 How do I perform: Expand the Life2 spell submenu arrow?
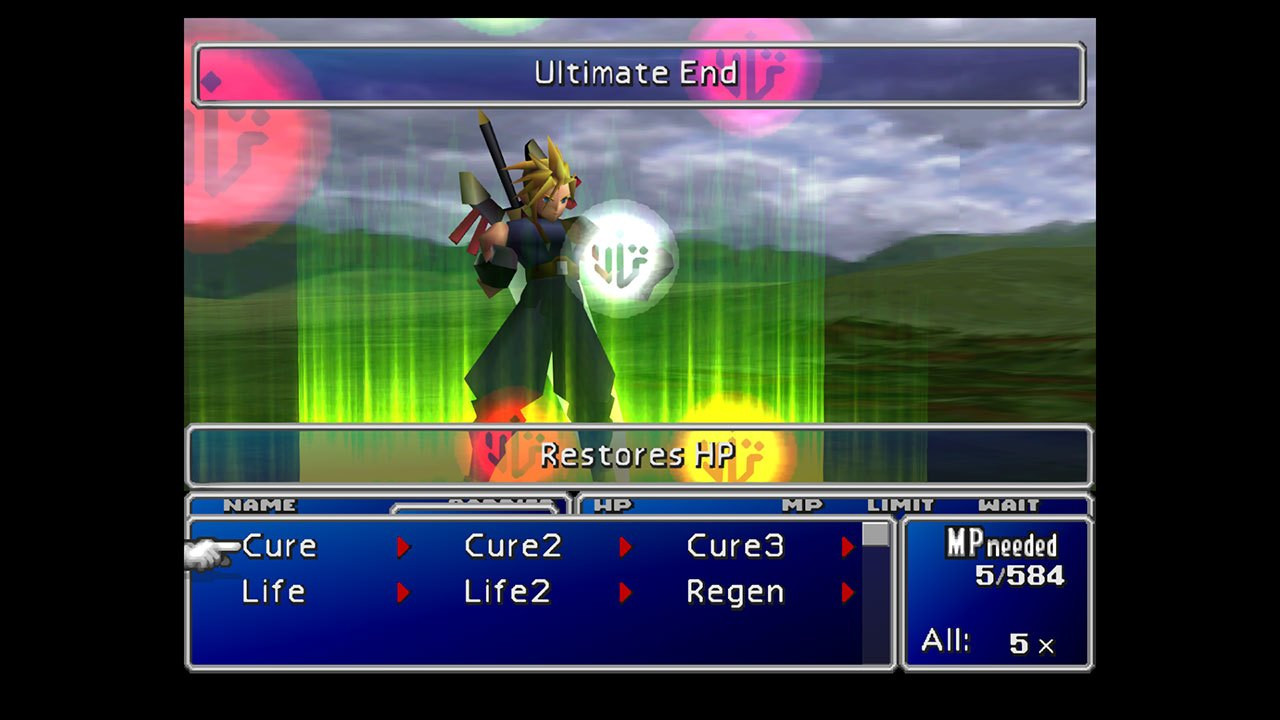625,592
